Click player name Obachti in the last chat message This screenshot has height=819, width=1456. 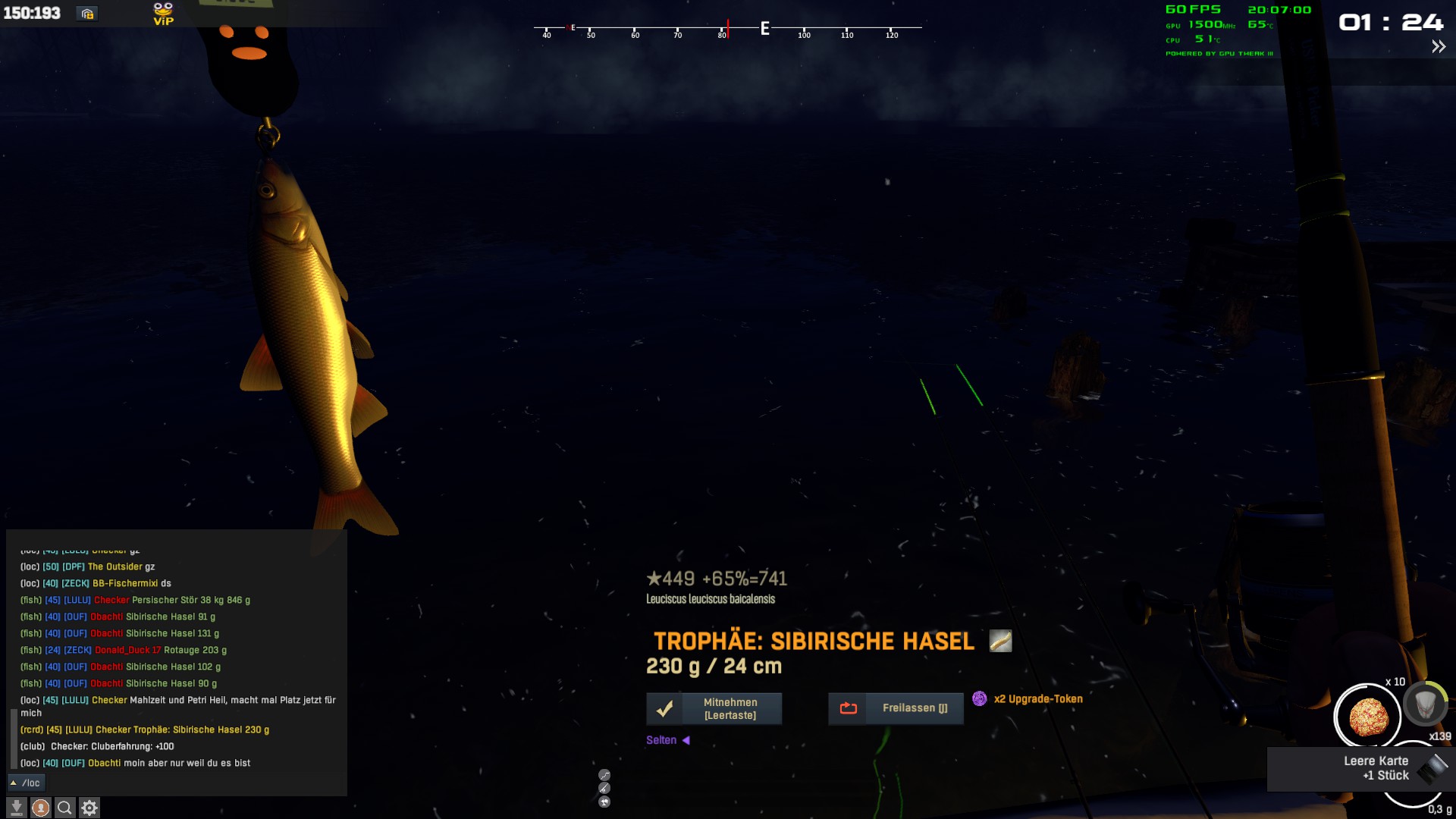104,763
